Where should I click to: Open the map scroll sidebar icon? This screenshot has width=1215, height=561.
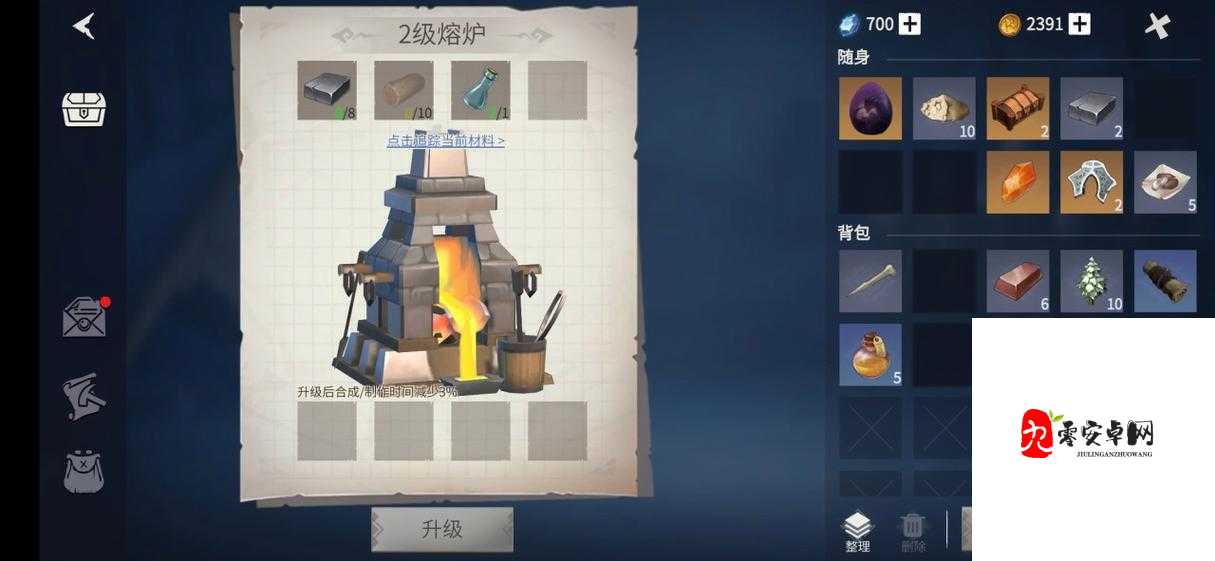point(84,396)
